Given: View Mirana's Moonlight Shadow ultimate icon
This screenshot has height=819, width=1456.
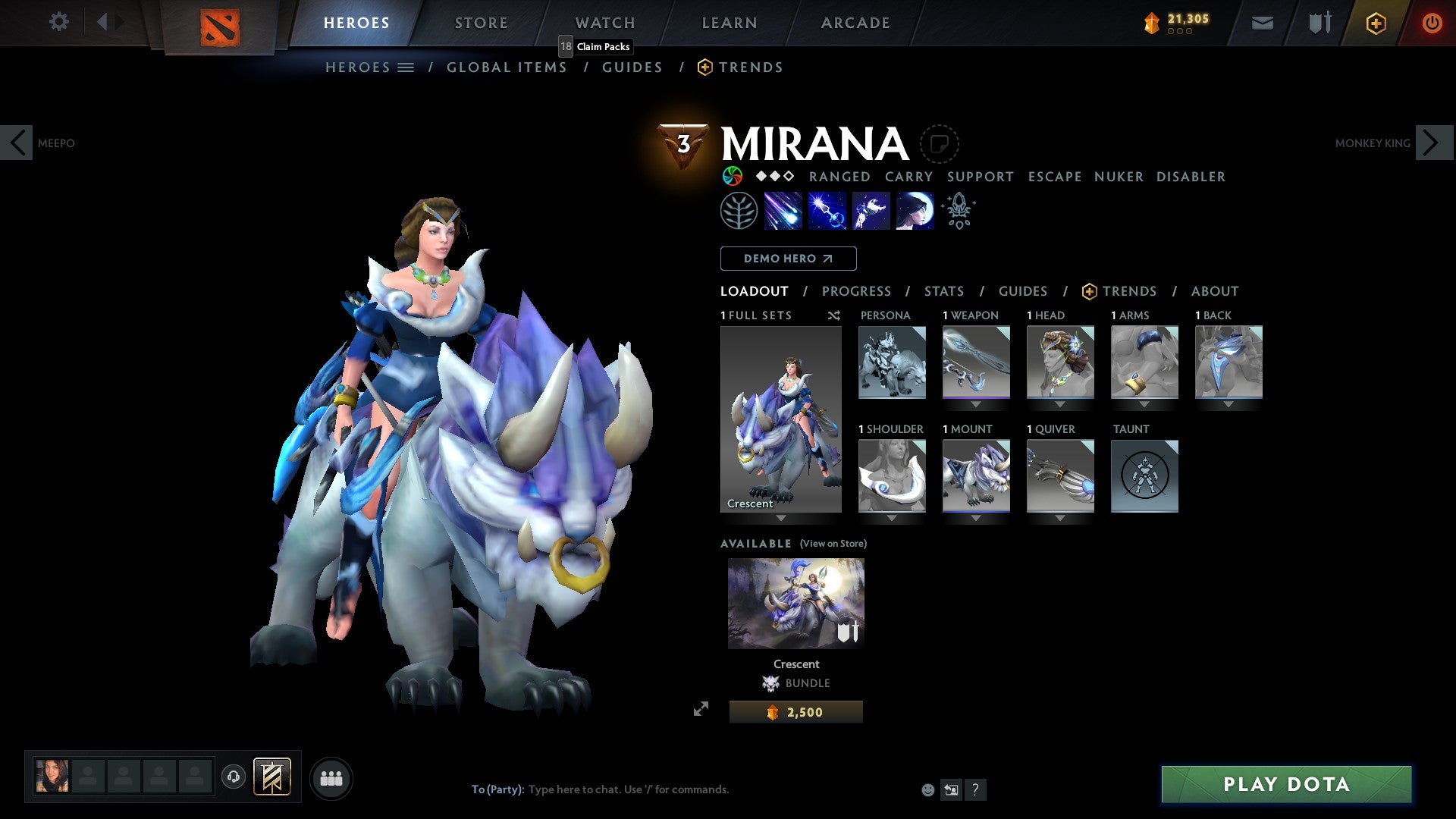Looking at the screenshot, I should 914,211.
